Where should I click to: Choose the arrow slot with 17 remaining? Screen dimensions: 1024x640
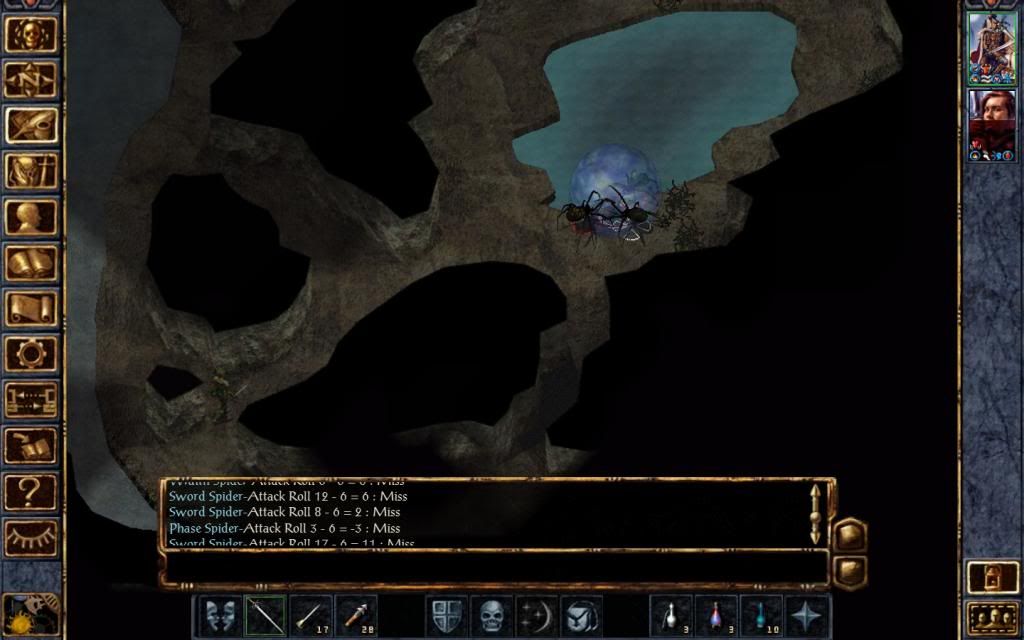(311, 615)
